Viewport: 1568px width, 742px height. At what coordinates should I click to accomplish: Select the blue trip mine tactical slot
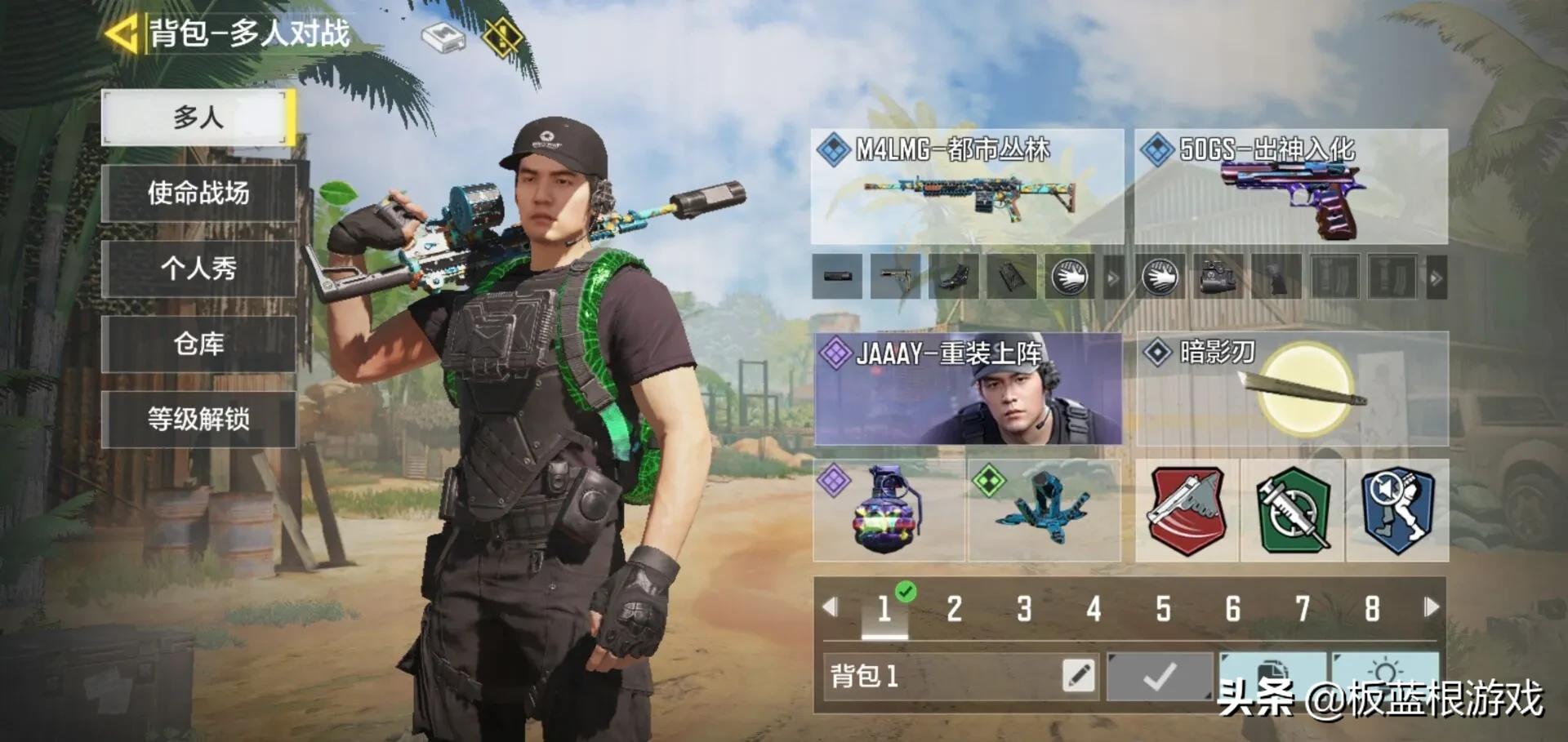click(x=1044, y=510)
